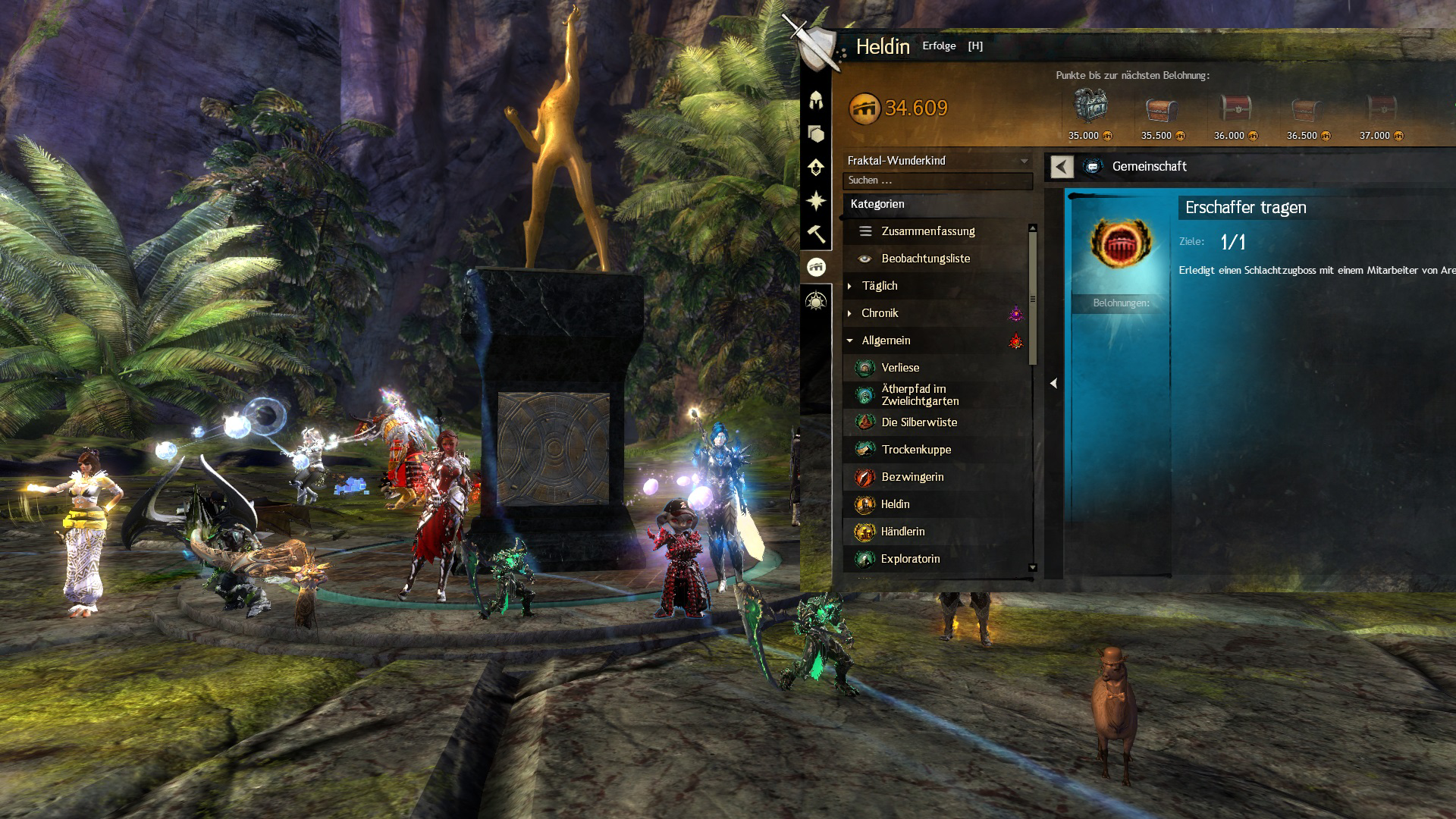1456x819 pixels.
Task: Open the Bezwingerin category
Action: (x=912, y=477)
